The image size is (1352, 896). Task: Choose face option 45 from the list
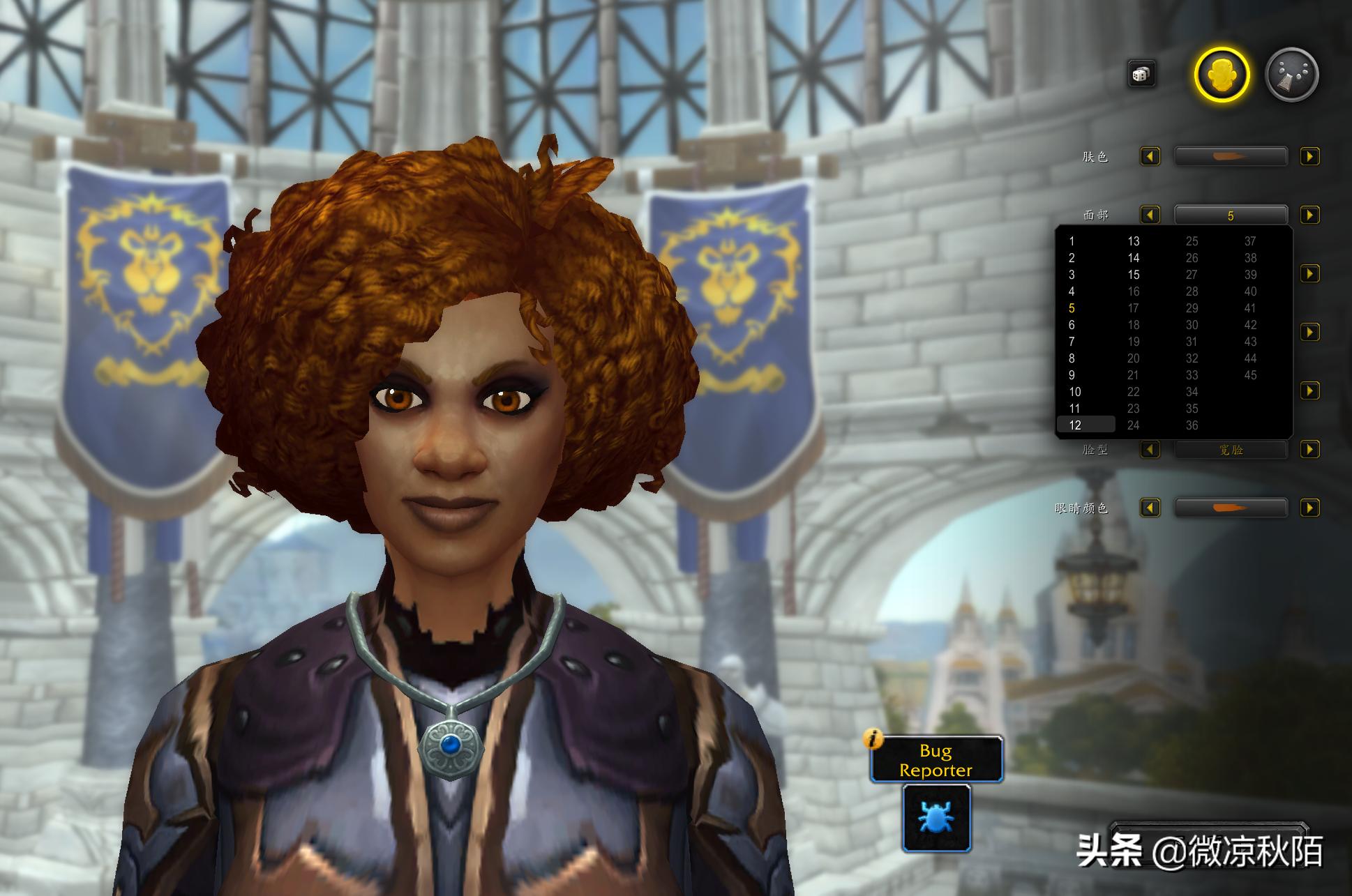pyautogui.click(x=1250, y=374)
